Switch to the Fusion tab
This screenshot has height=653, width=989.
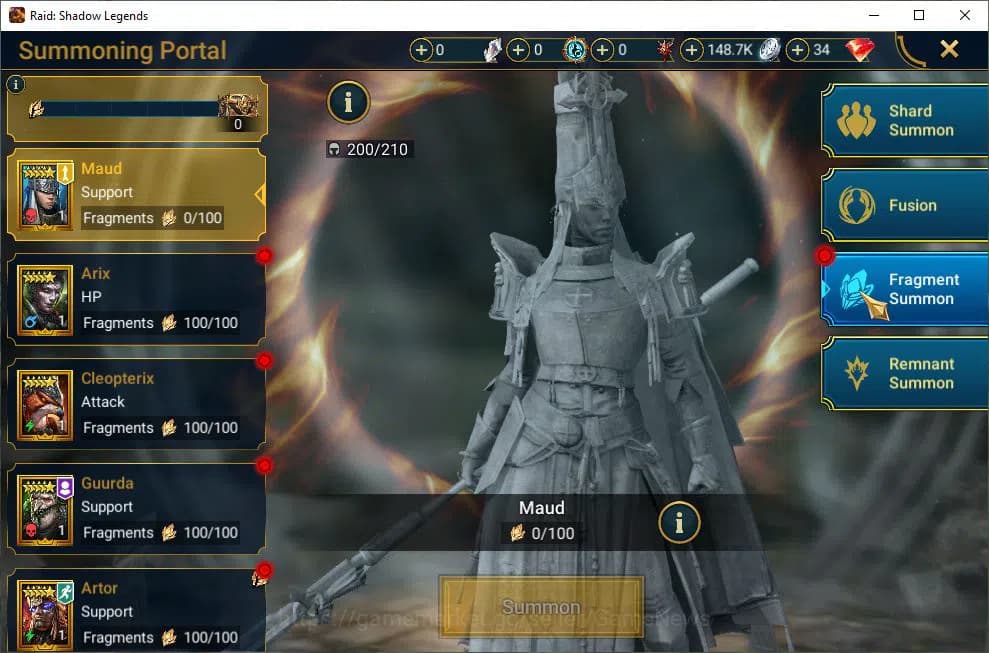(x=904, y=205)
